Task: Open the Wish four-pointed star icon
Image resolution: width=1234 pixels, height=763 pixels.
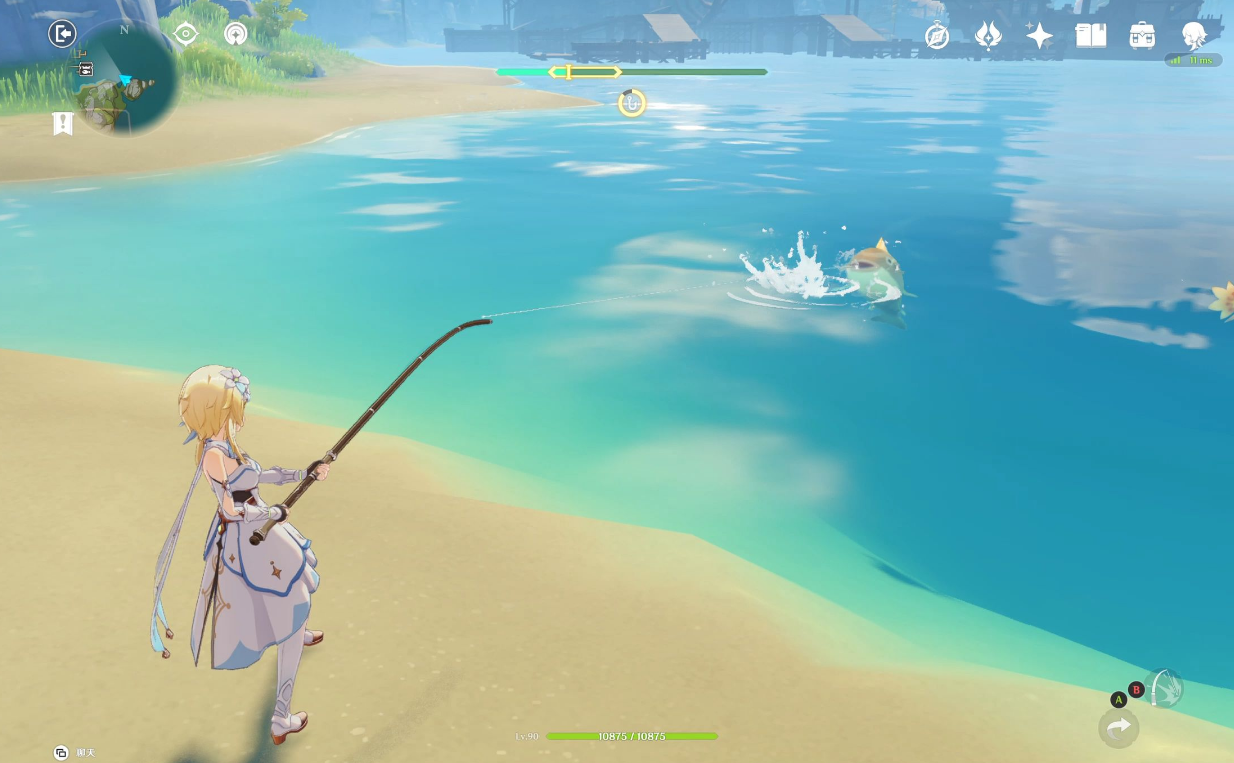Action: click(x=1039, y=36)
